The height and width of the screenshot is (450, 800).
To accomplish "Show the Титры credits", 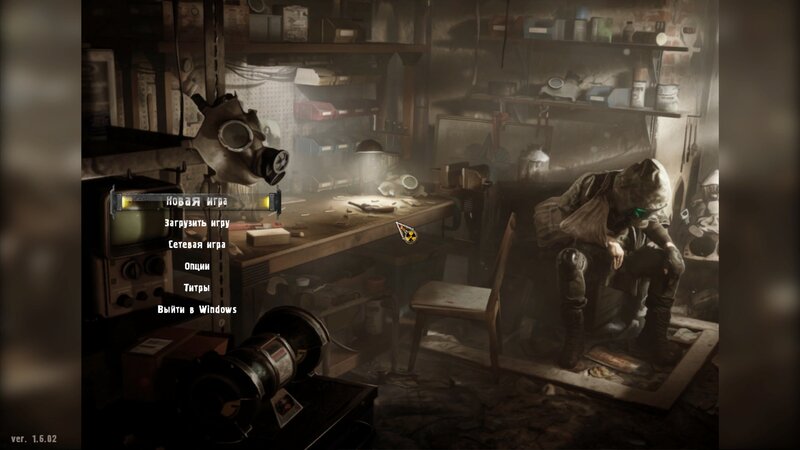I will click(x=197, y=288).
